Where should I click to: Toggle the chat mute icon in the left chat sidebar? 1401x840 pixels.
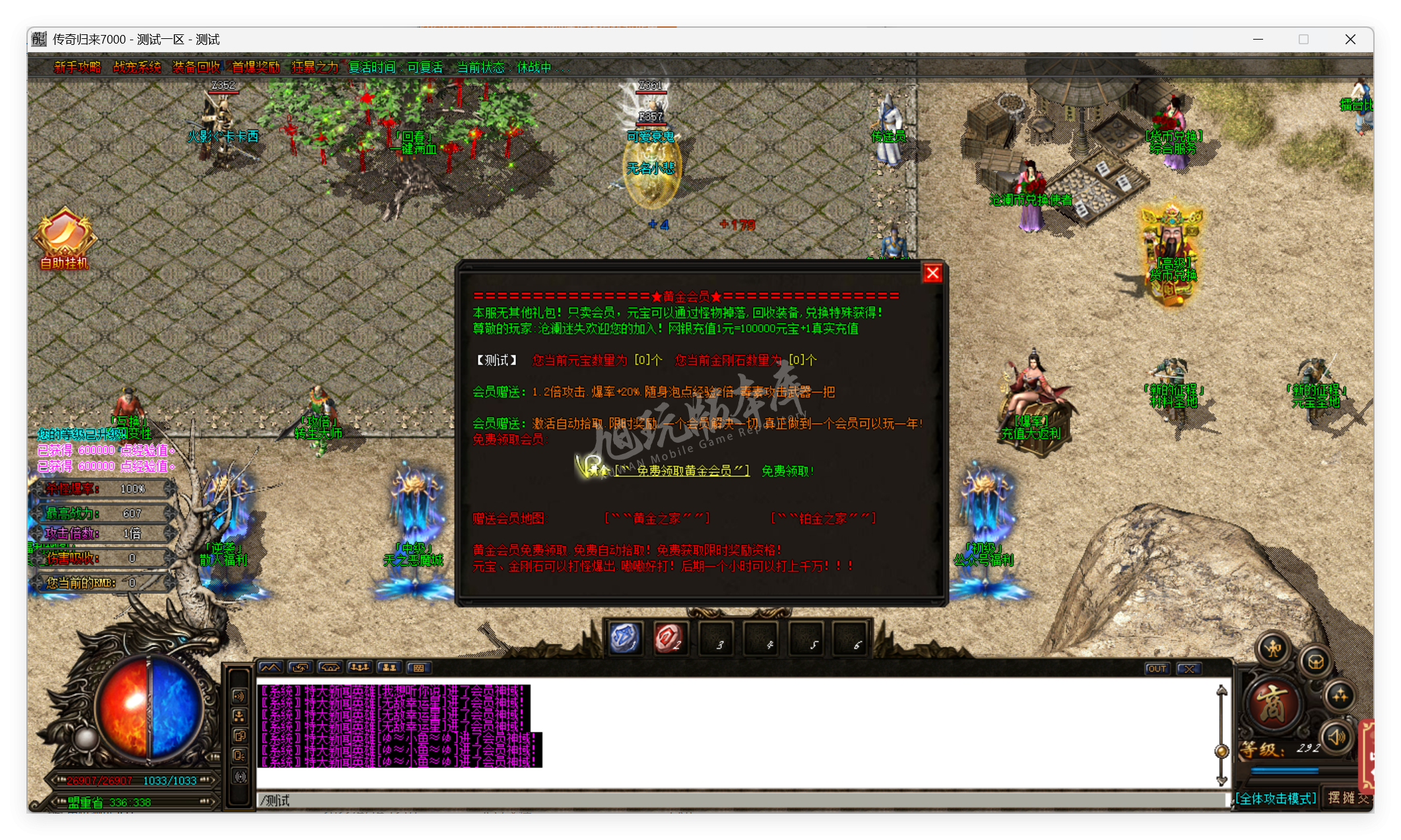click(x=240, y=756)
